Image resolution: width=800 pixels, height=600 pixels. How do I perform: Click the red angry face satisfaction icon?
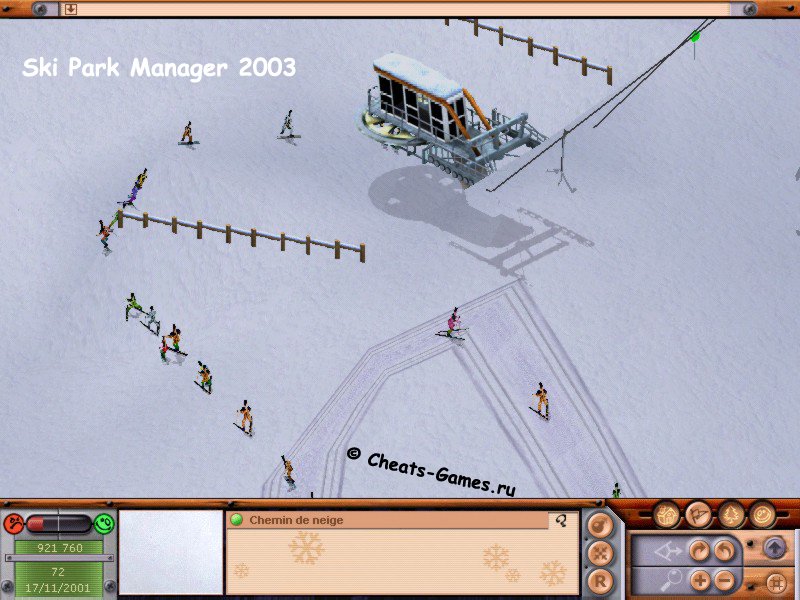coord(14,523)
